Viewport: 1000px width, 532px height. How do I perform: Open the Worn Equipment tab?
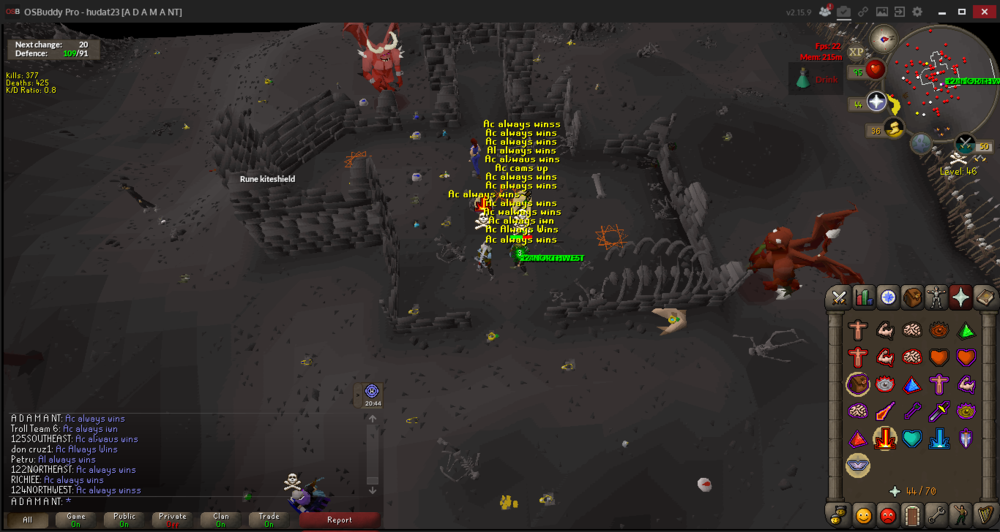pyautogui.click(x=936, y=296)
